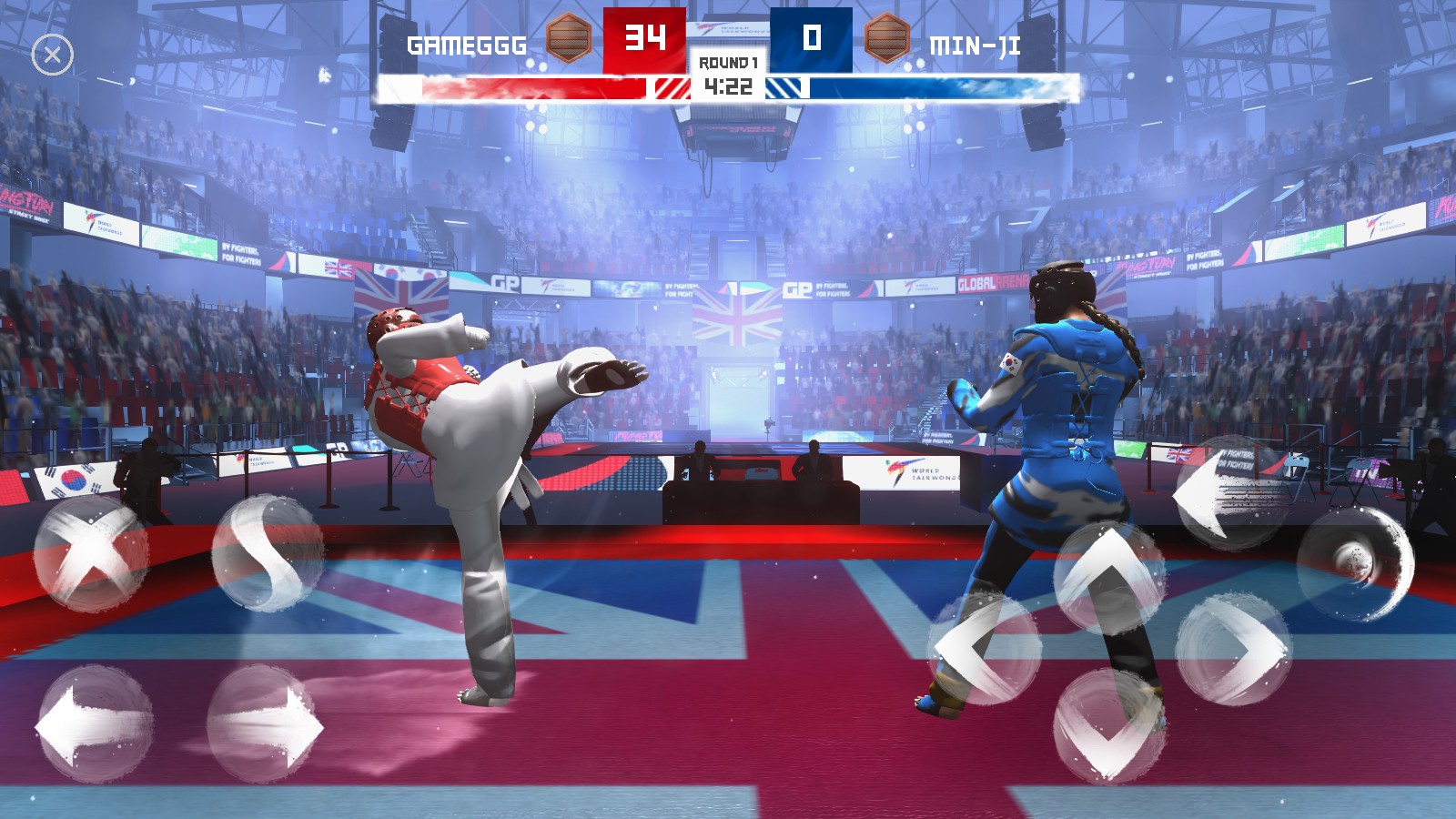Move fighter with the solid right arrow
The image size is (1456, 819).
(x=265, y=724)
